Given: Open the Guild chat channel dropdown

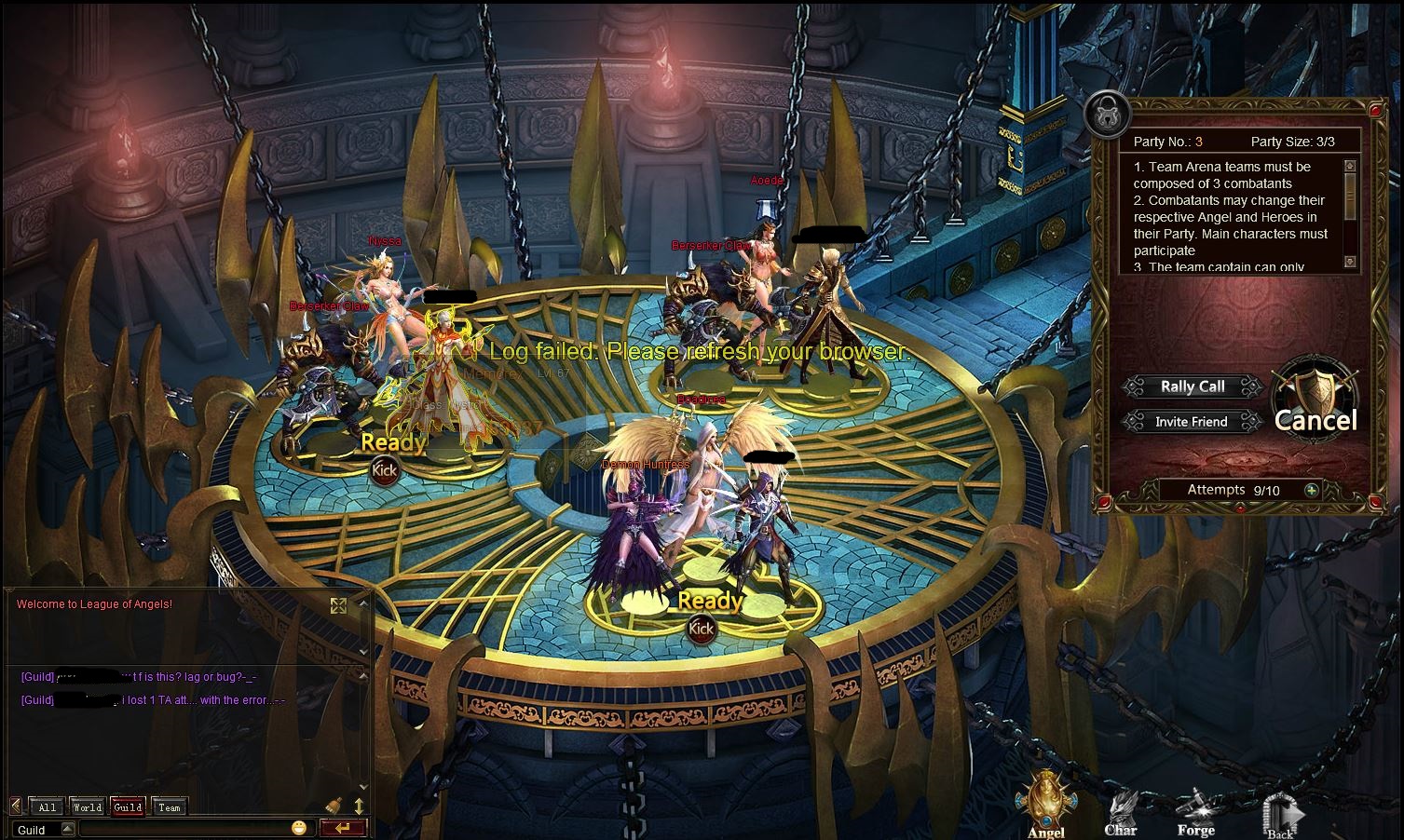Looking at the screenshot, I should pyautogui.click(x=67, y=829).
